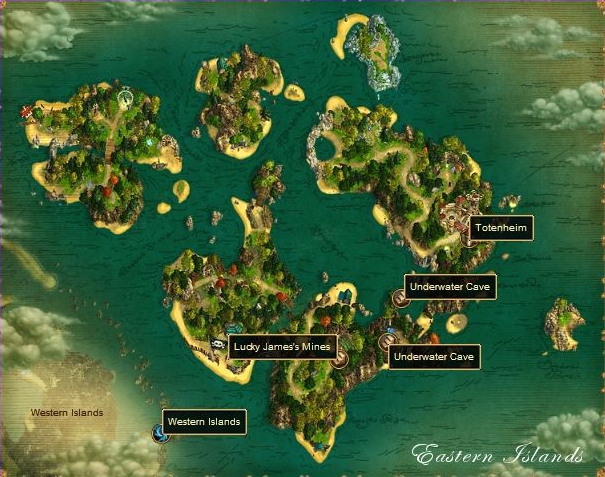
Task: Open the Lucky James's Mines label
Action: [282, 347]
